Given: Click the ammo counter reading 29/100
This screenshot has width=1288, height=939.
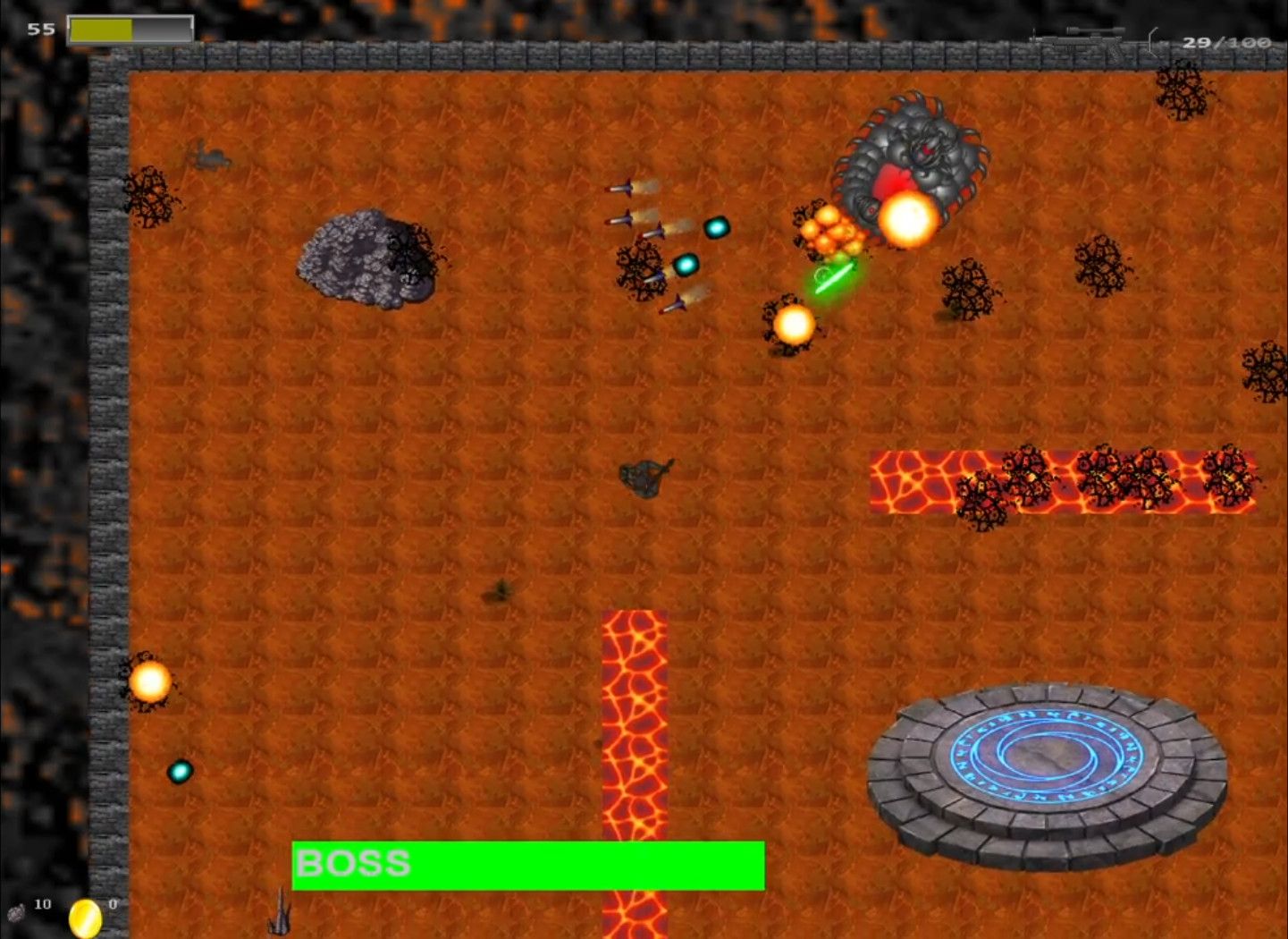Looking at the screenshot, I should [1226, 42].
